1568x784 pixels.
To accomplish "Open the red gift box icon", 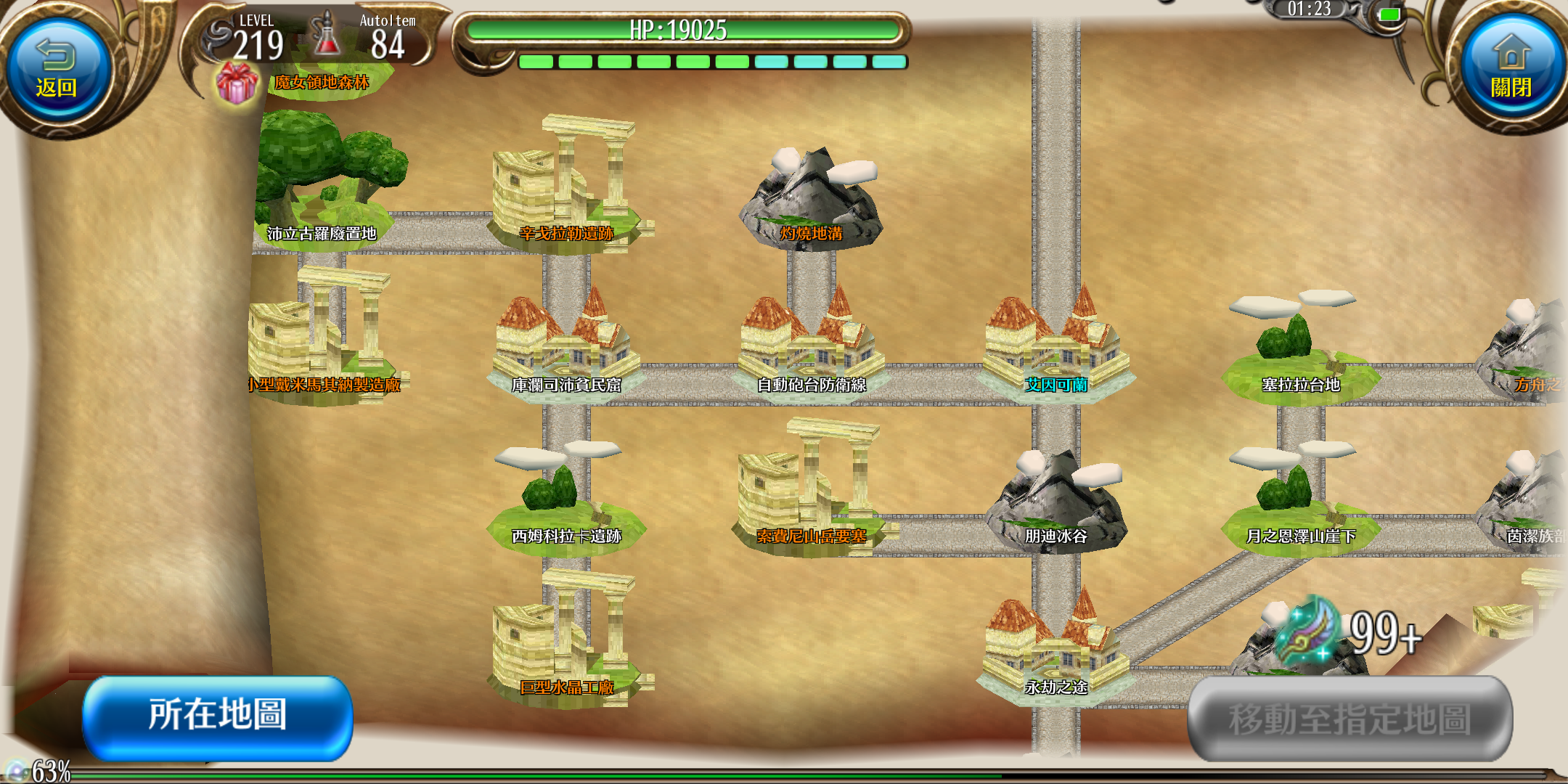I will click(x=237, y=83).
